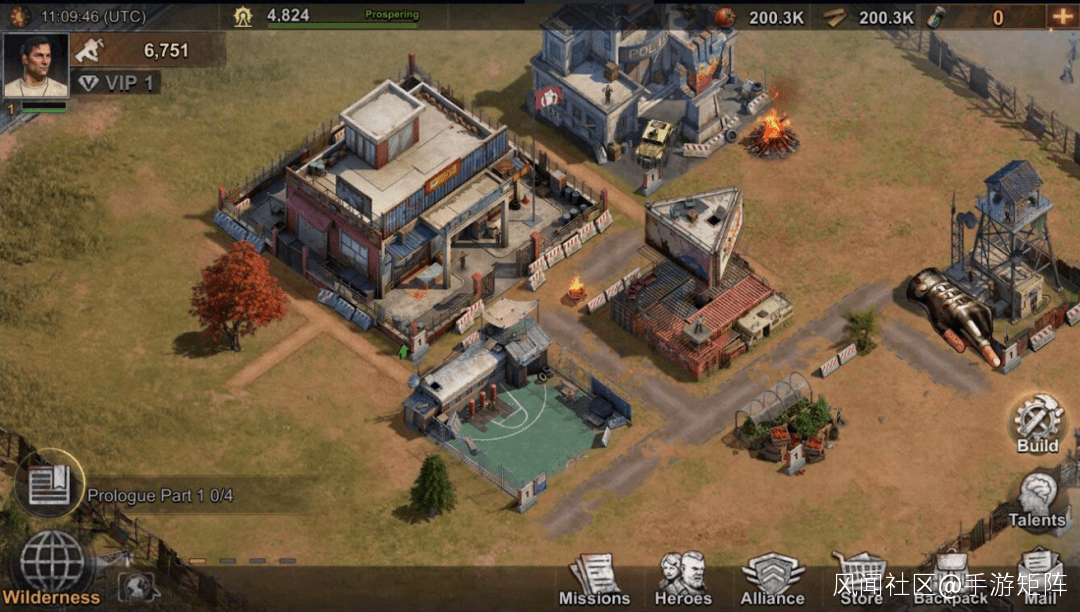The height and width of the screenshot is (612, 1080).
Task: Open the quest book icon
Action: (x=49, y=484)
